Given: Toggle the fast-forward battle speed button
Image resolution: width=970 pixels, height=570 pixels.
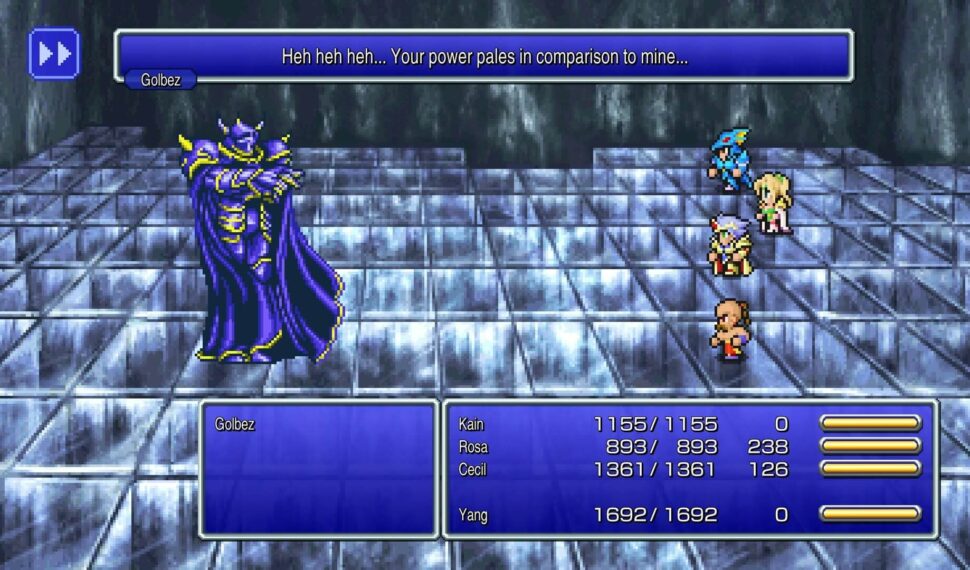Looking at the screenshot, I should click(54, 53).
